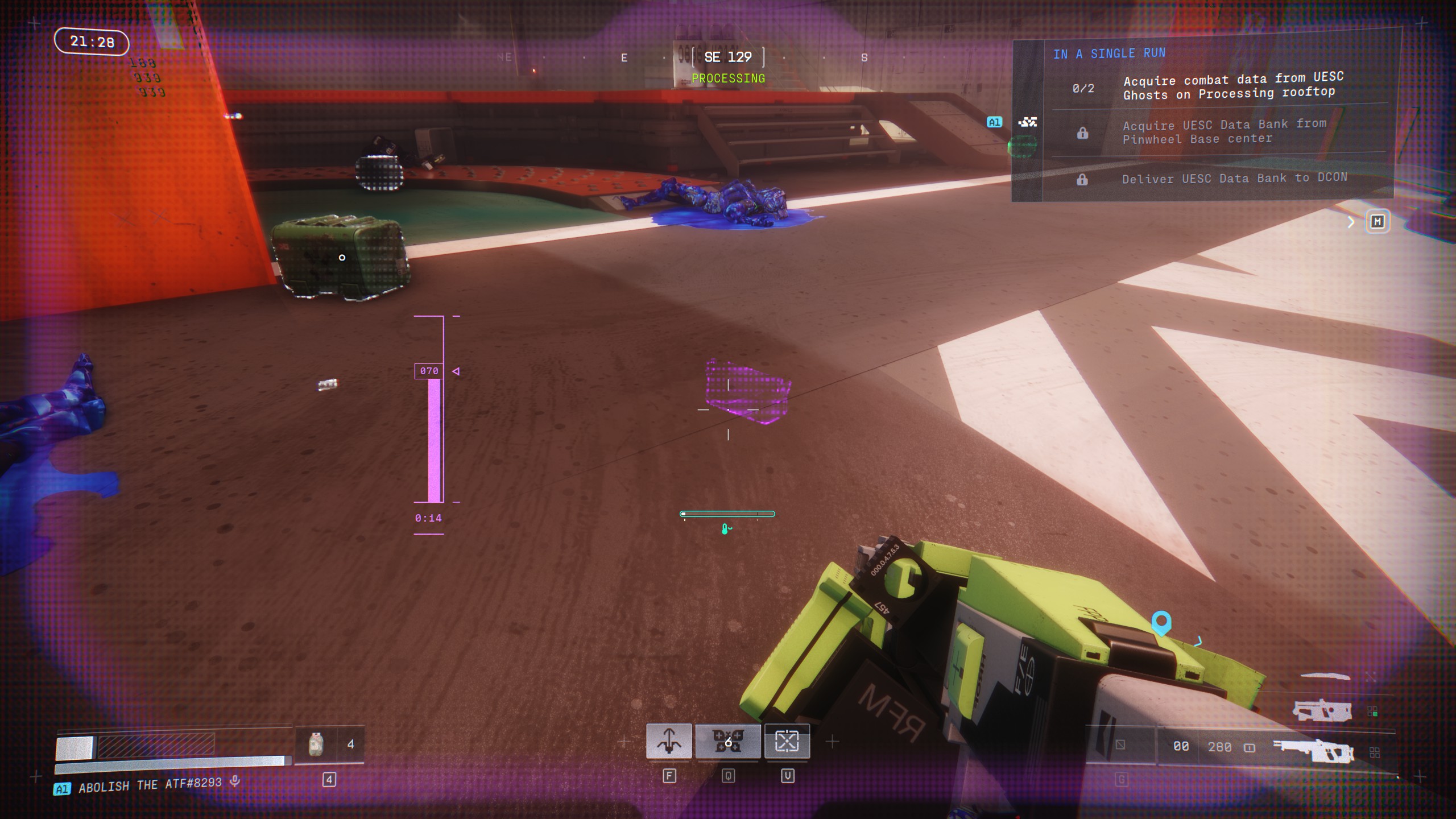Select the squad contract icon beside objectives
Screen dimensions: 1456x819
pyautogui.click(x=1028, y=122)
